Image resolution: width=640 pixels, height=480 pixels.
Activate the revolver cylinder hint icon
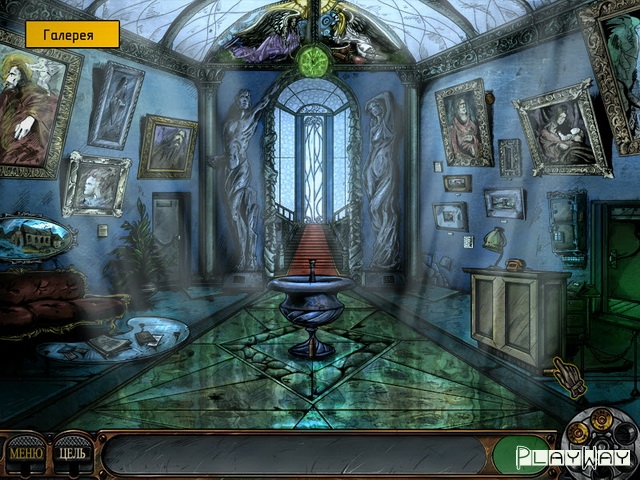pos(600,432)
